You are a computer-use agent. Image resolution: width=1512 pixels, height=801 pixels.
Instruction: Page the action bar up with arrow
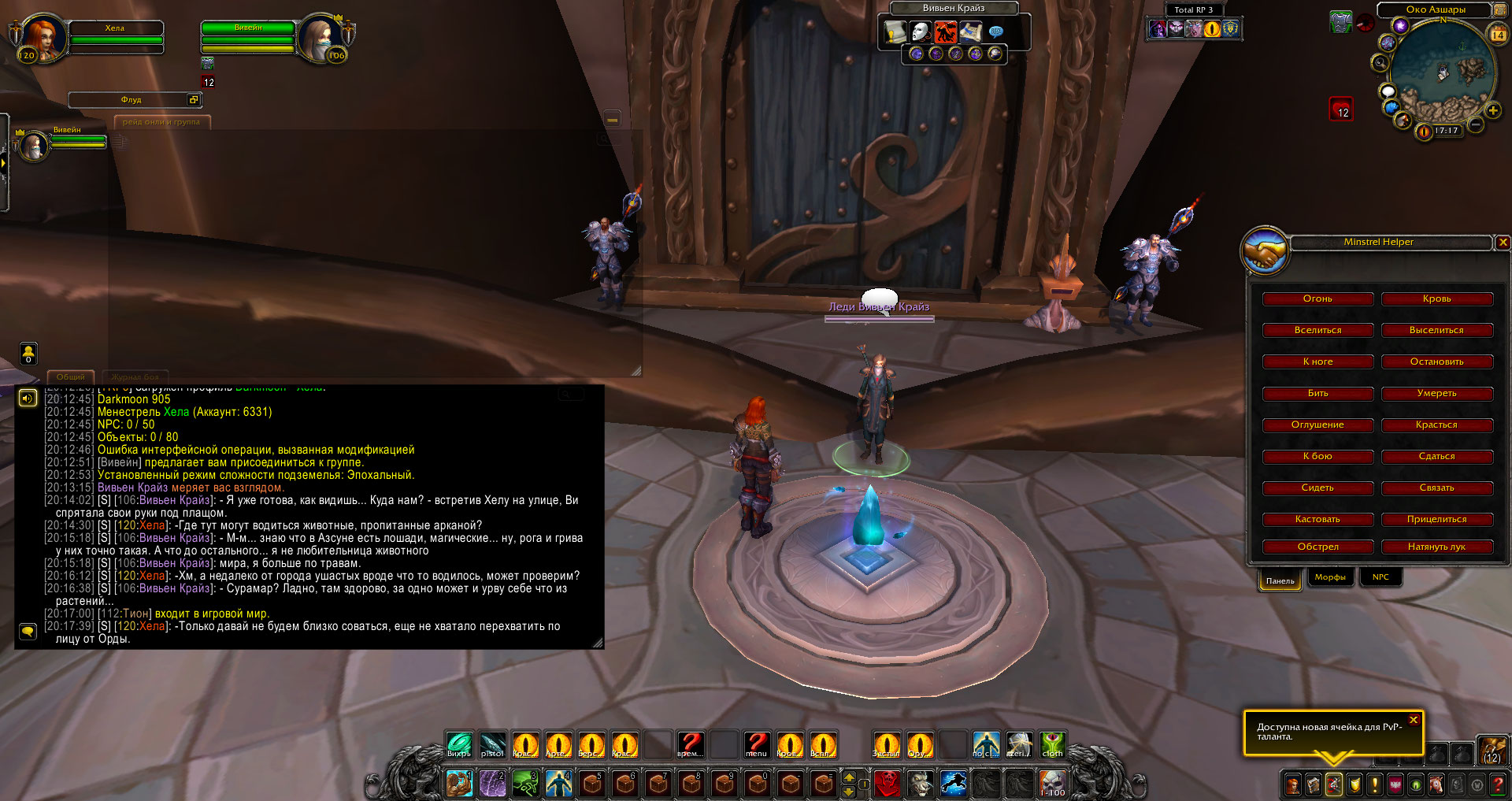point(849,777)
